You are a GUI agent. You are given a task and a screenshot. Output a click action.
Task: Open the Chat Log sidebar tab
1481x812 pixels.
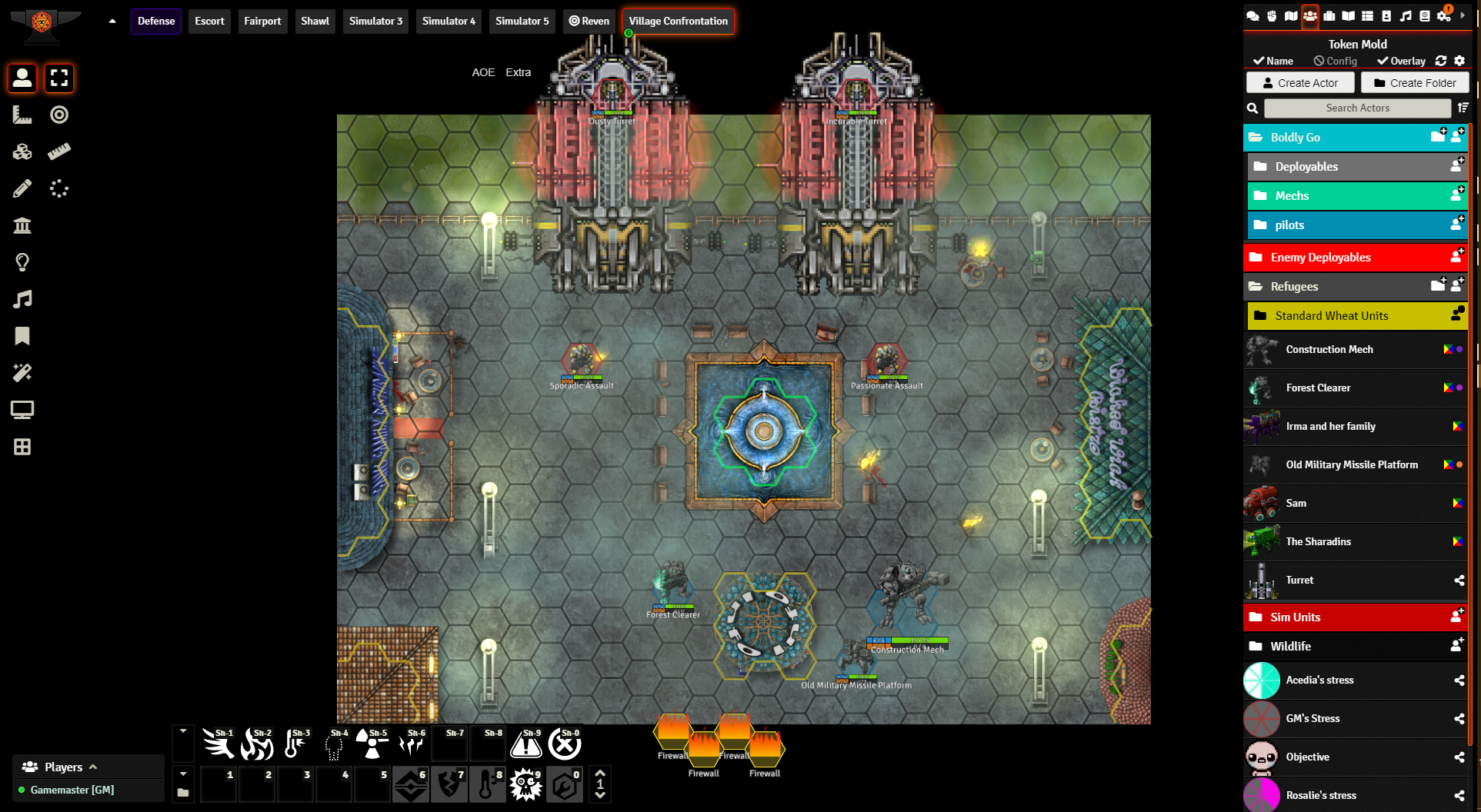click(x=1253, y=15)
